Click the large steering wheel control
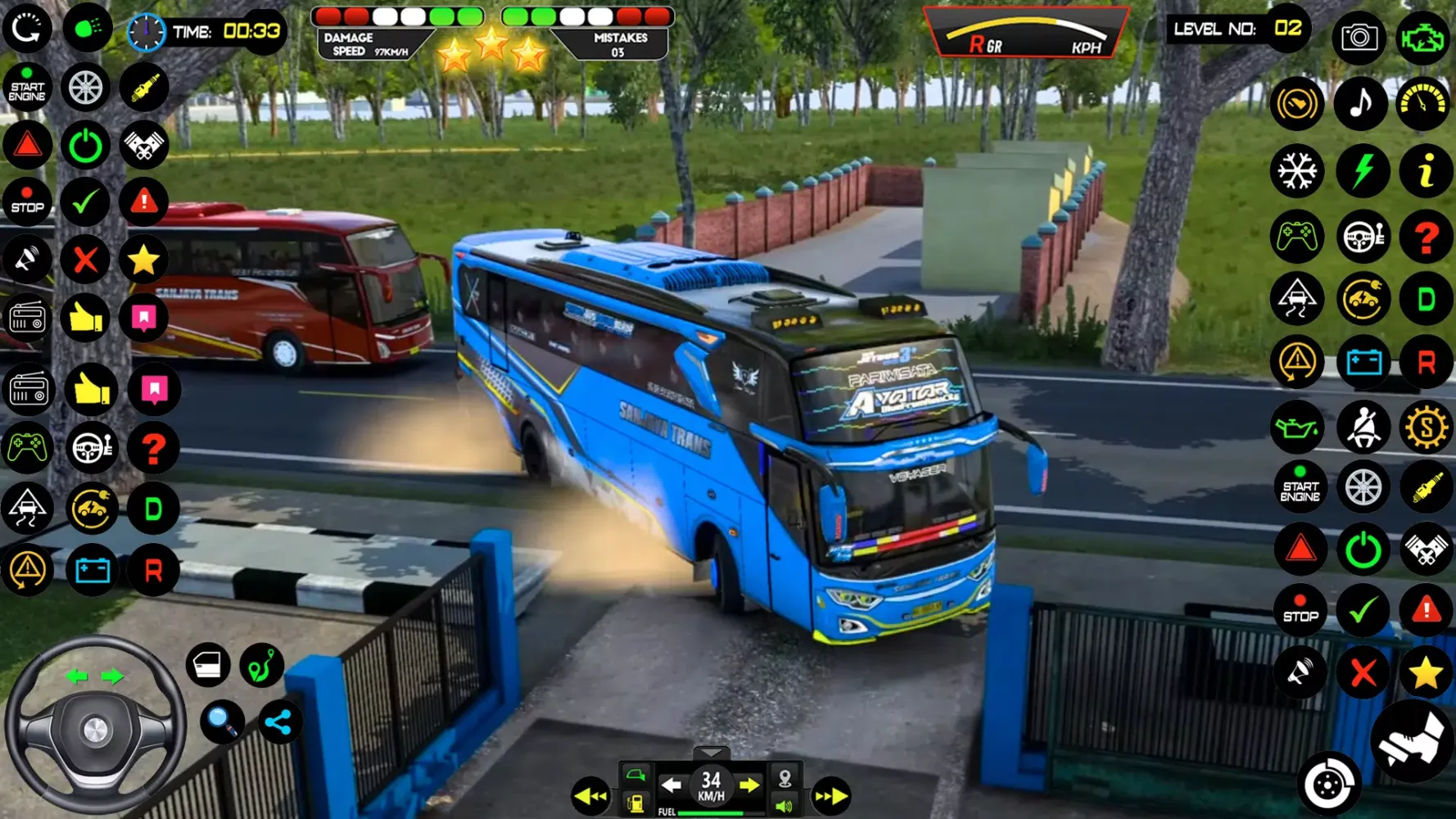Viewport: 1456px width, 819px height. click(94, 726)
